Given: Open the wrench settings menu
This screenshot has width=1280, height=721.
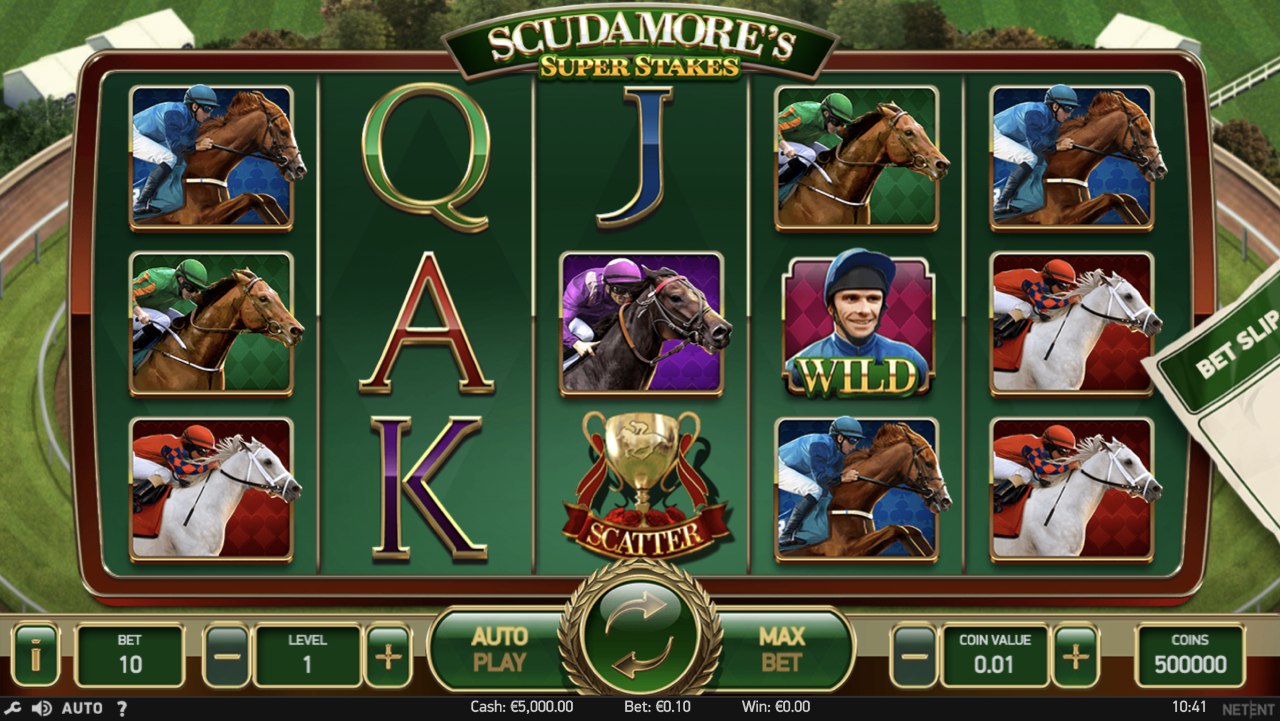Looking at the screenshot, I should (x=13, y=708).
